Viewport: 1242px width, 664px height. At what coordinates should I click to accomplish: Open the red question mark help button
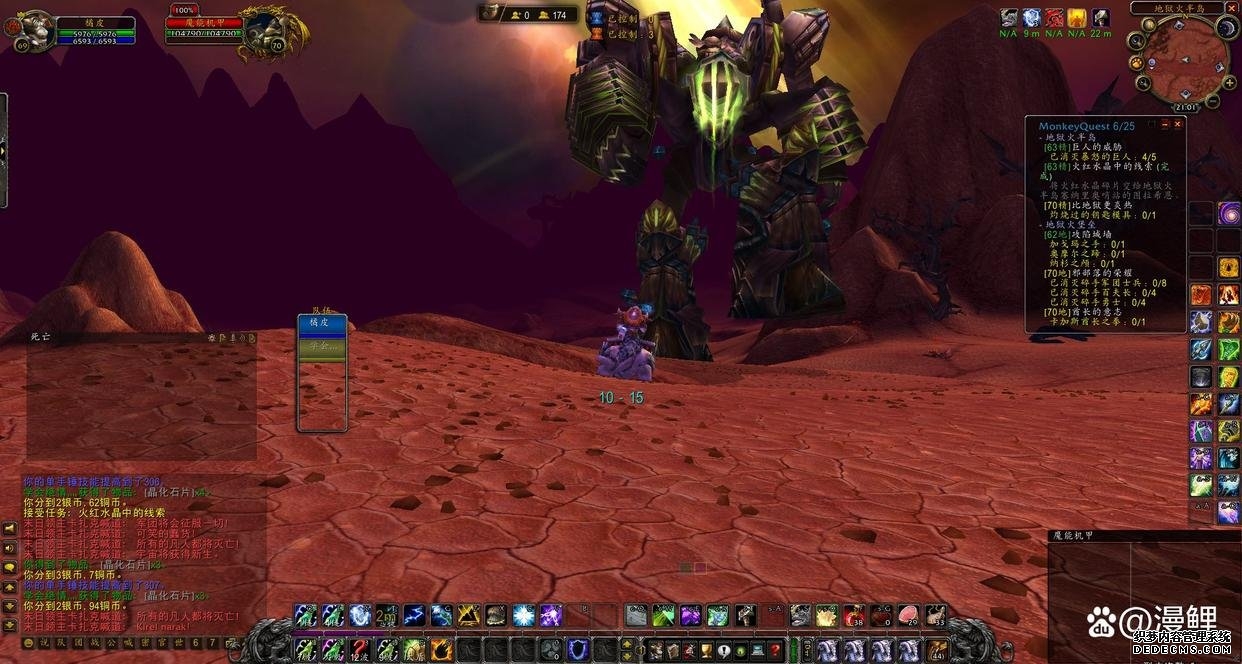775,651
